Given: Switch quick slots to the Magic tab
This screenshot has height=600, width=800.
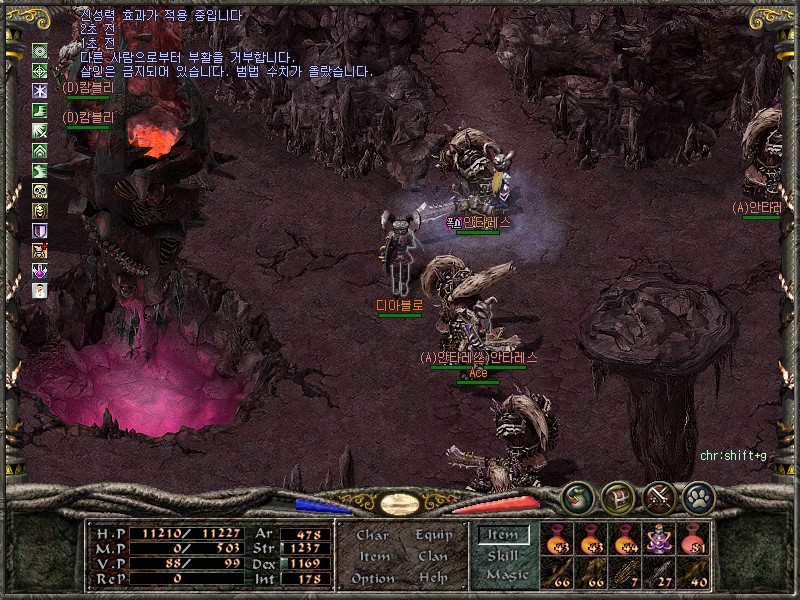Looking at the screenshot, I should coord(506,575).
